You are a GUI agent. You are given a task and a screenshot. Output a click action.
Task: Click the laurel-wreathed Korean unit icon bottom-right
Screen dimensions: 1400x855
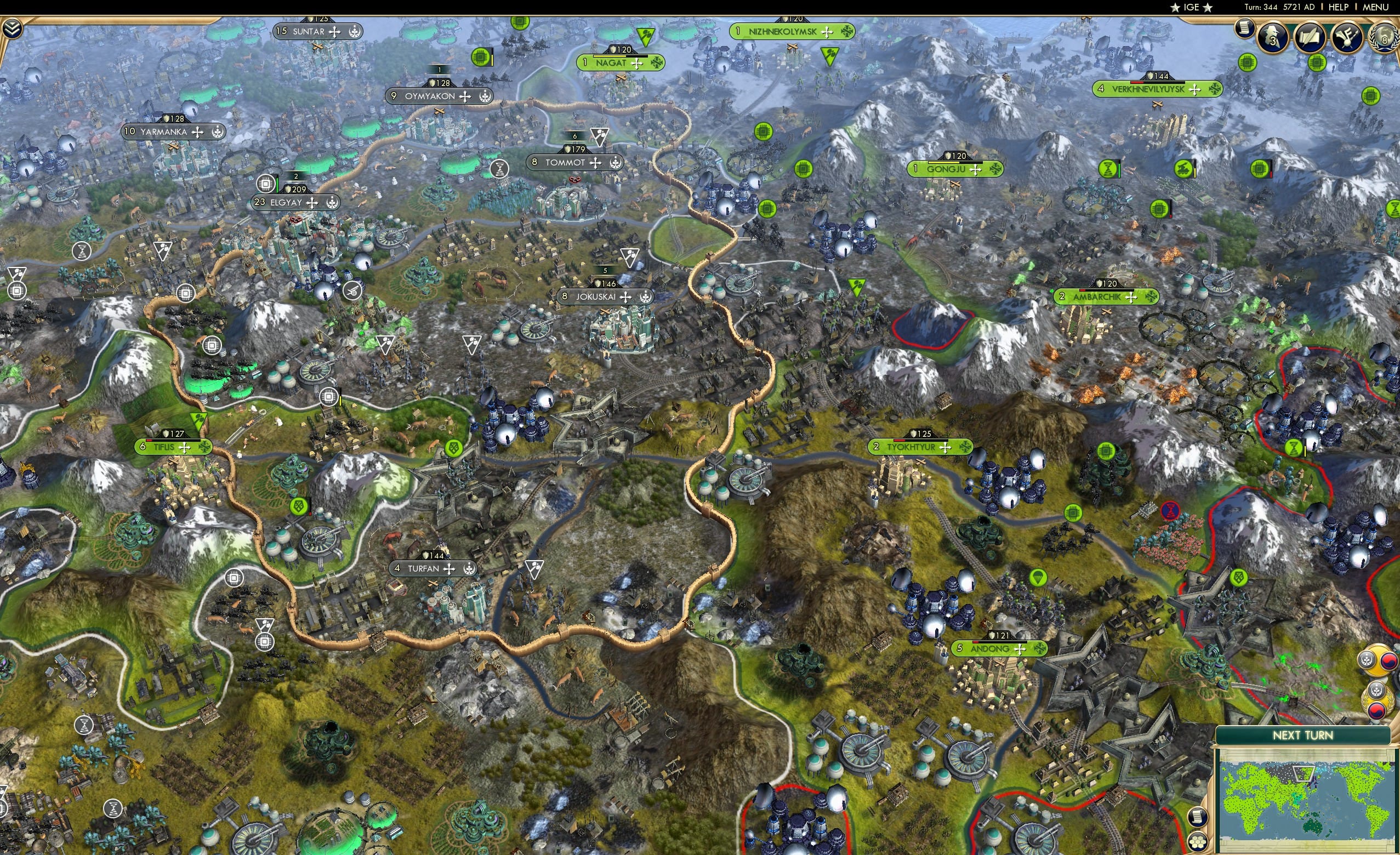tap(1378, 700)
